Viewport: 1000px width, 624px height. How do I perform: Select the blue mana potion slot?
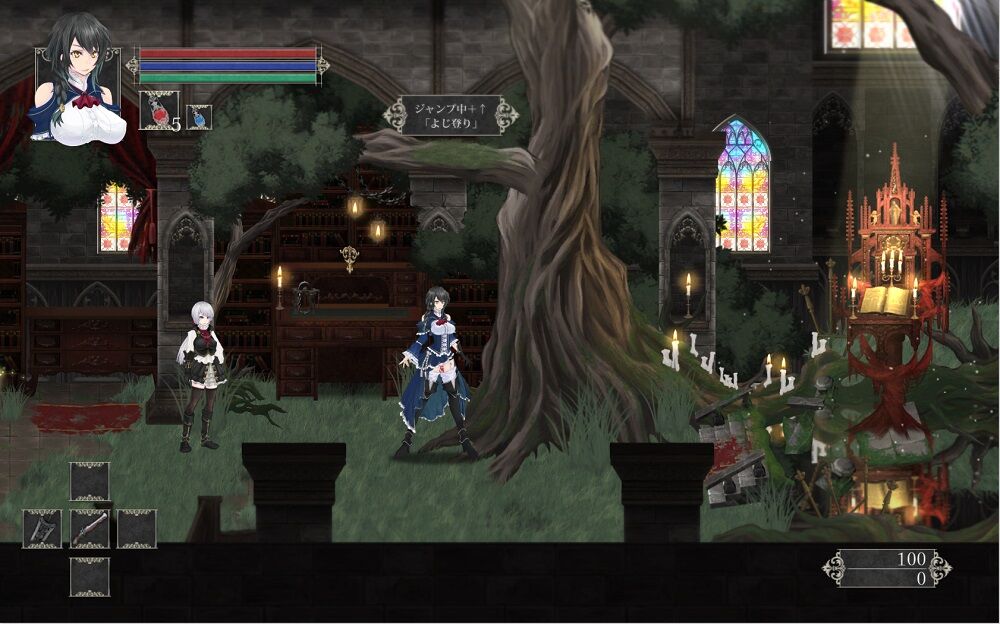[x=199, y=117]
